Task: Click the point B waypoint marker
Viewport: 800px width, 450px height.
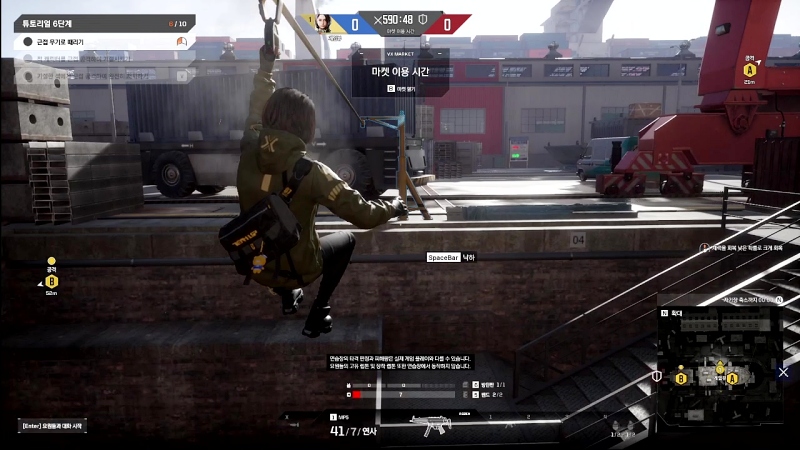Action: coord(52,281)
